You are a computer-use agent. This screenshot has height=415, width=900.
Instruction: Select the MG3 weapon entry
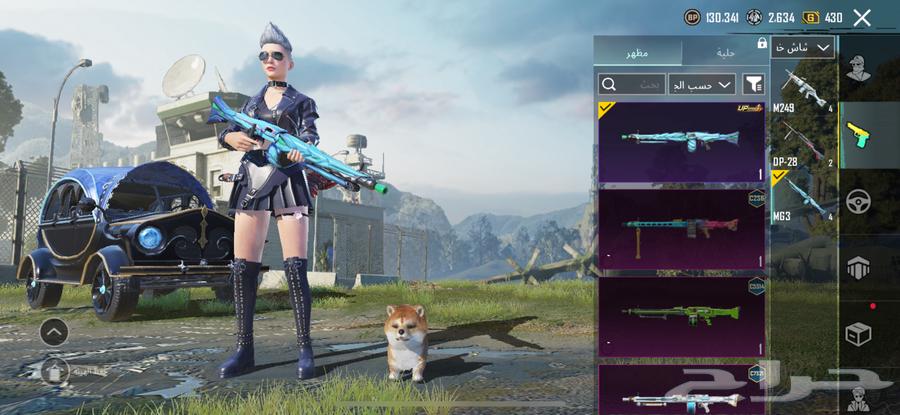click(803, 194)
